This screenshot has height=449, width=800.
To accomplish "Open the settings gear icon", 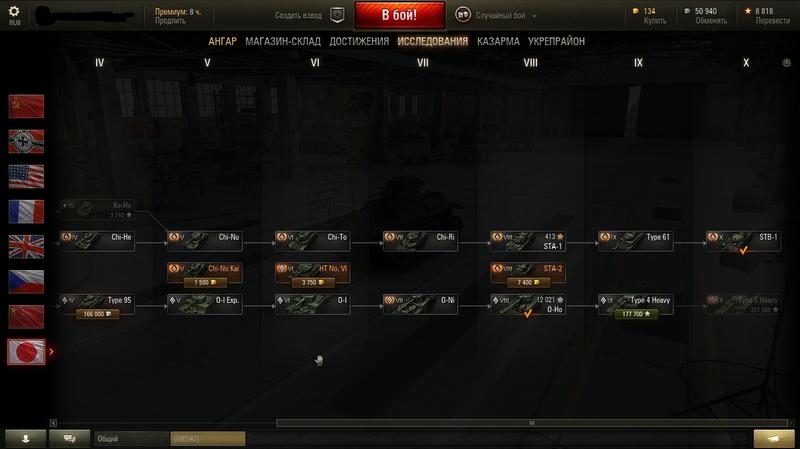I will [14, 11].
